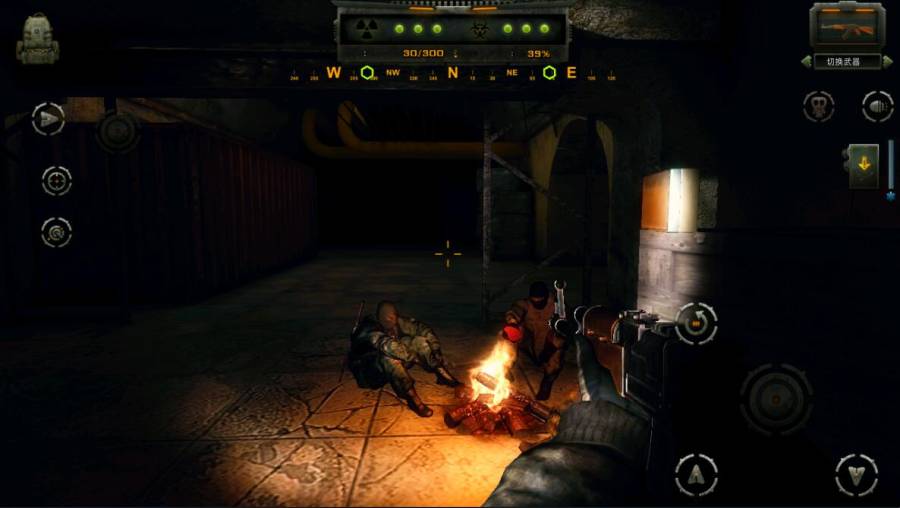
Task: Tap the bullet ammo icon button
Action: point(877,106)
